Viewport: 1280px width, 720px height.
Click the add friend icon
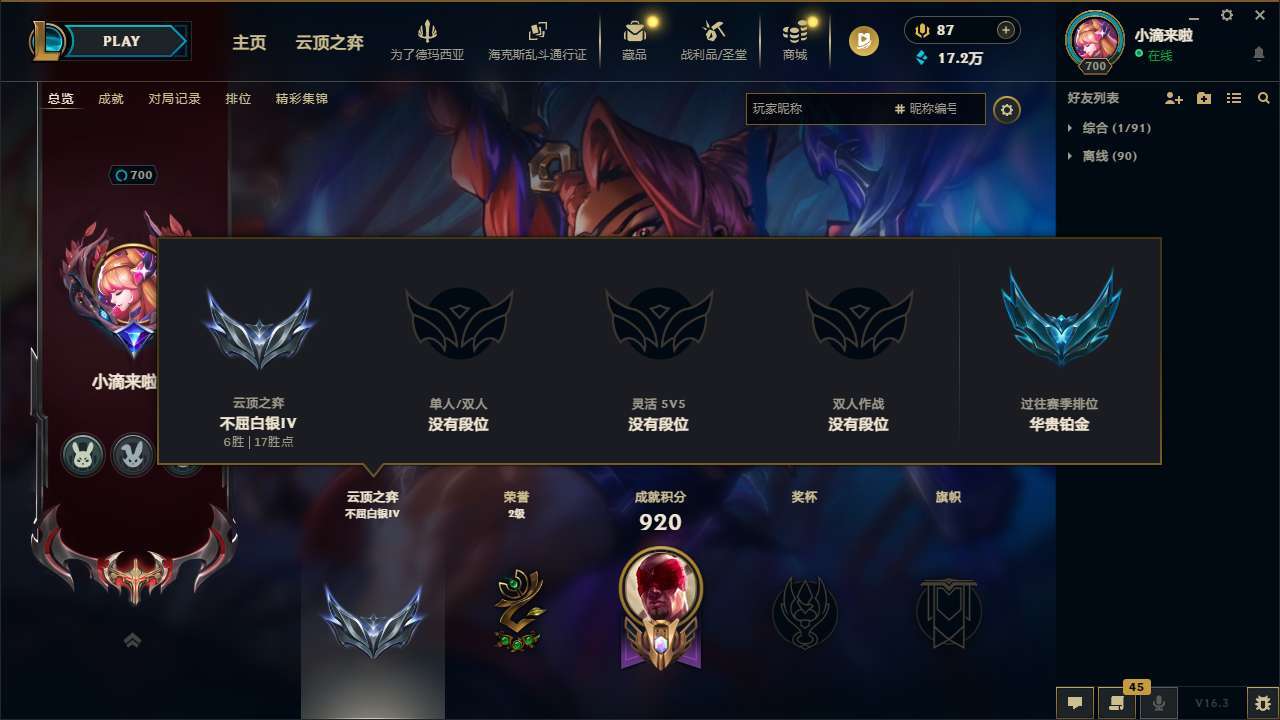coord(1170,98)
